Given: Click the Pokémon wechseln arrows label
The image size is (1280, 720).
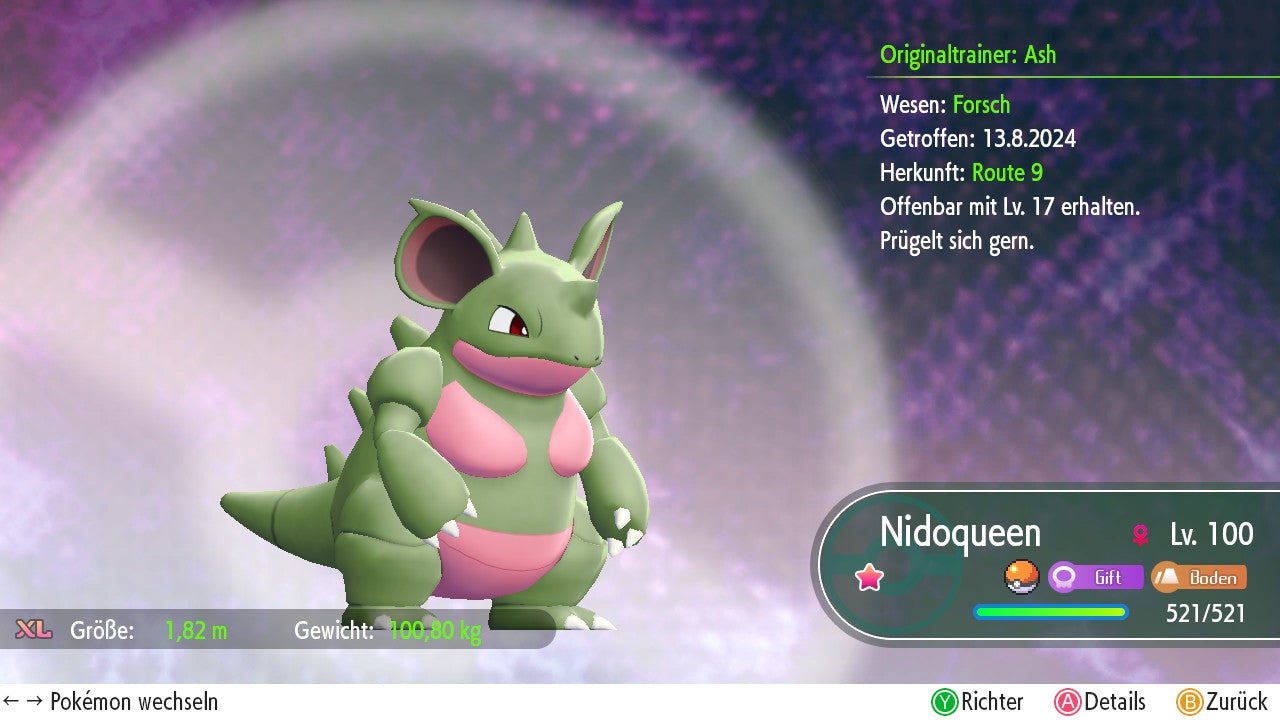Looking at the screenshot, I should pyautogui.click(x=110, y=702).
